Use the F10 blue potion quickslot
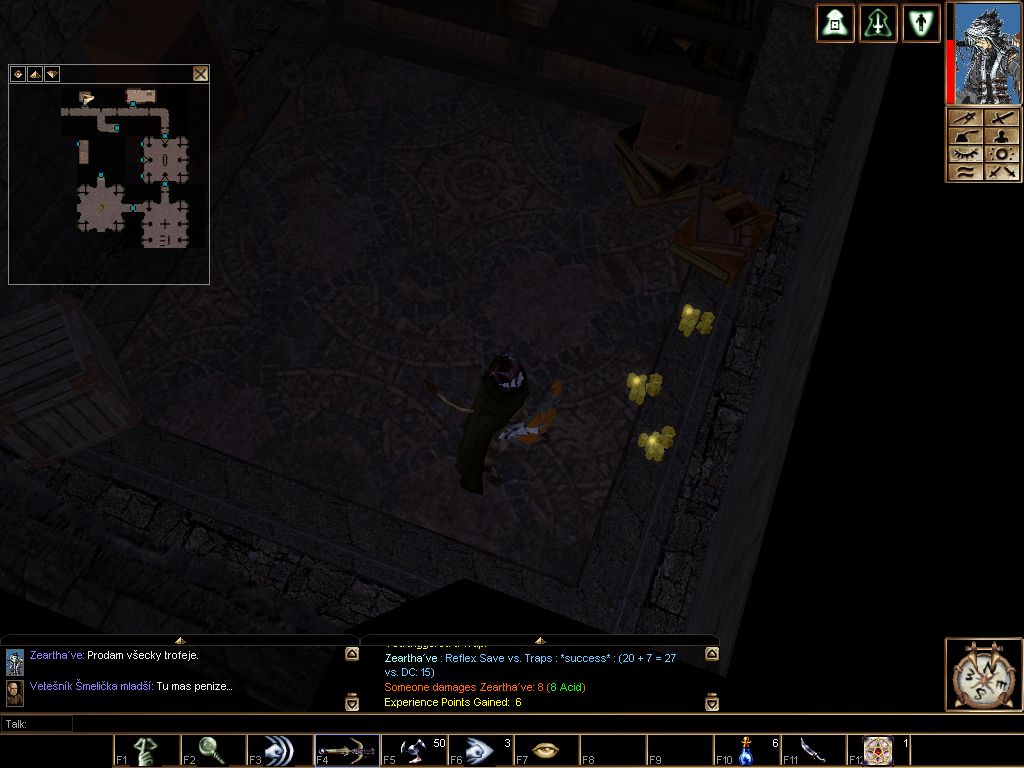Image resolution: width=1024 pixels, height=768 pixels. point(746,750)
